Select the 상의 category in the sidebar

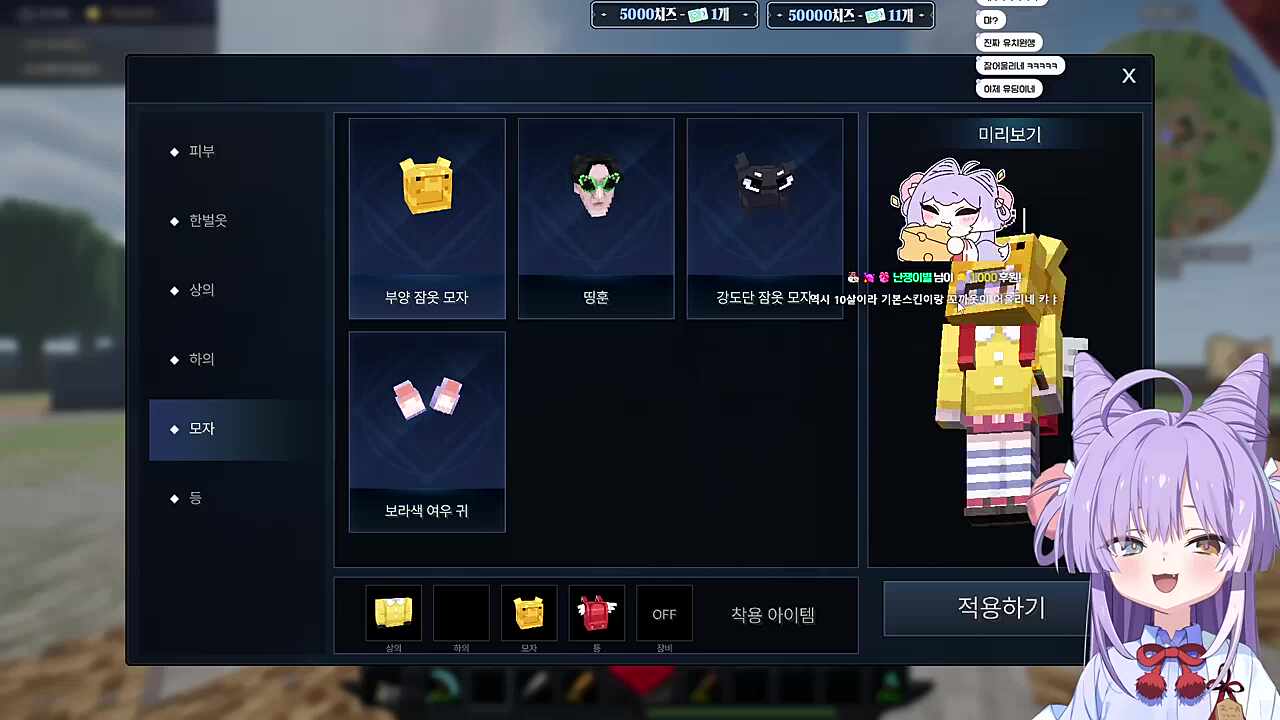coord(201,290)
